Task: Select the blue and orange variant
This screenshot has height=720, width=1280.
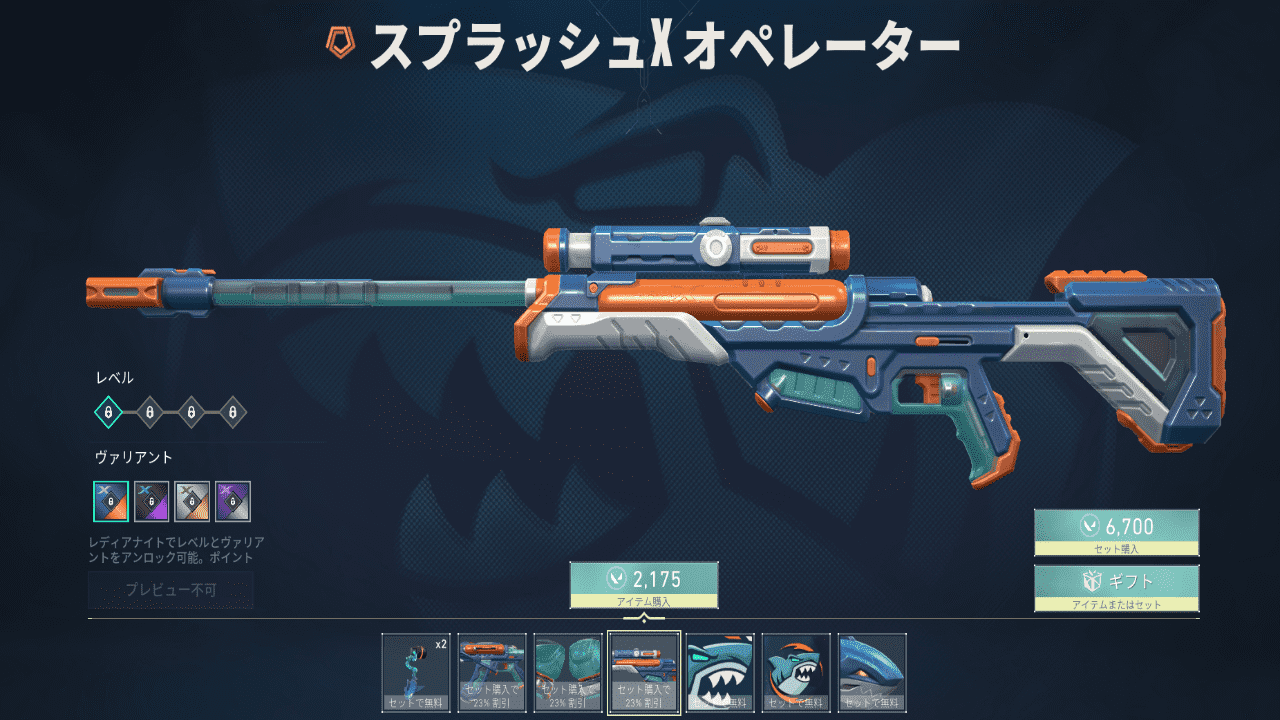Action: pyautogui.click(x=111, y=501)
